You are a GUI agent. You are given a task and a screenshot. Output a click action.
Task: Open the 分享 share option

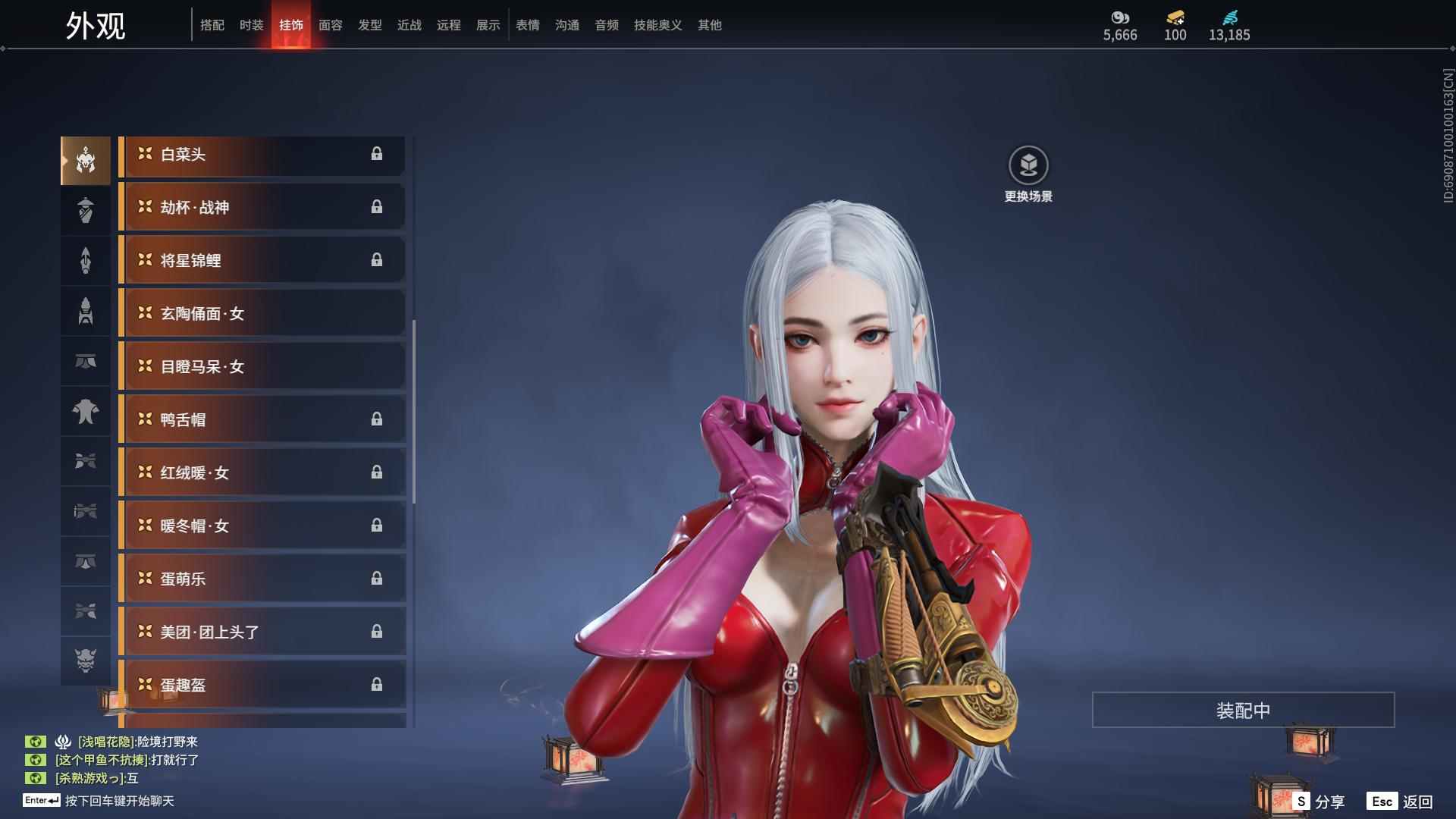point(1319,802)
